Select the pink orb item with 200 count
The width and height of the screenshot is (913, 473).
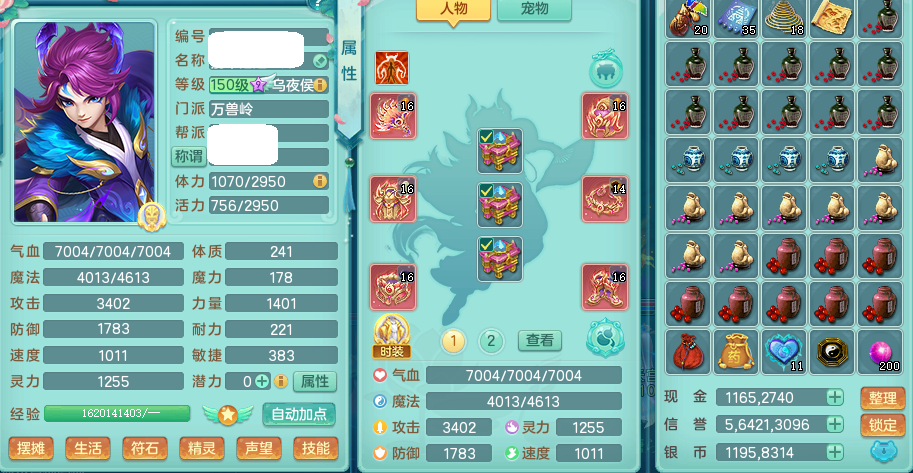click(x=881, y=351)
